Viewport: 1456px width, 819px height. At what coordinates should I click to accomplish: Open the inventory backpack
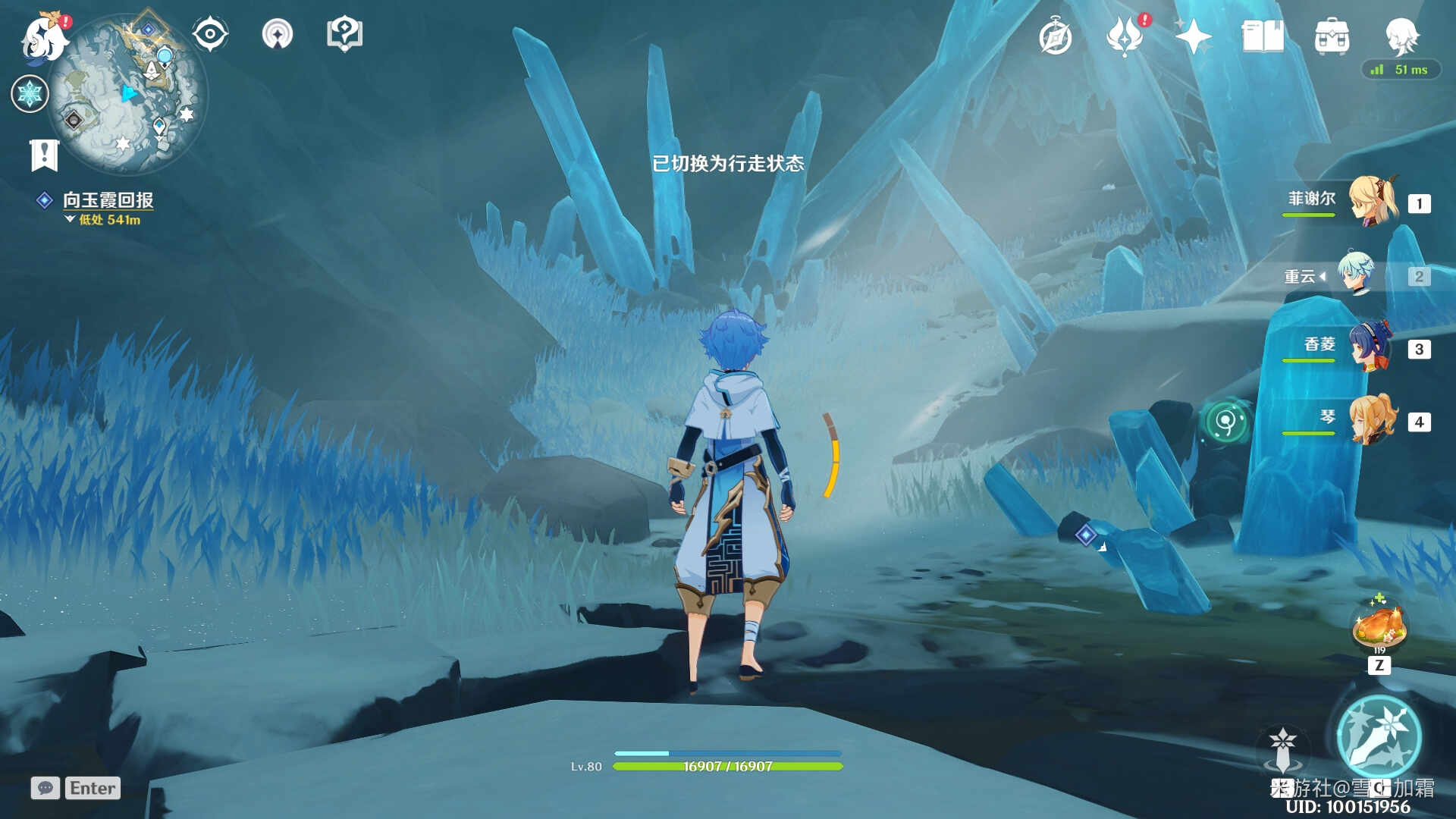pyautogui.click(x=1332, y=36)
